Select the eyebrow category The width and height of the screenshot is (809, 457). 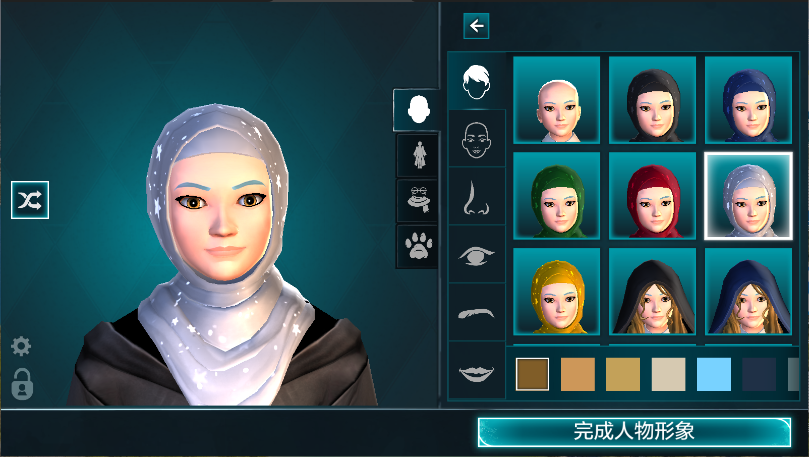tap(477, 312)
